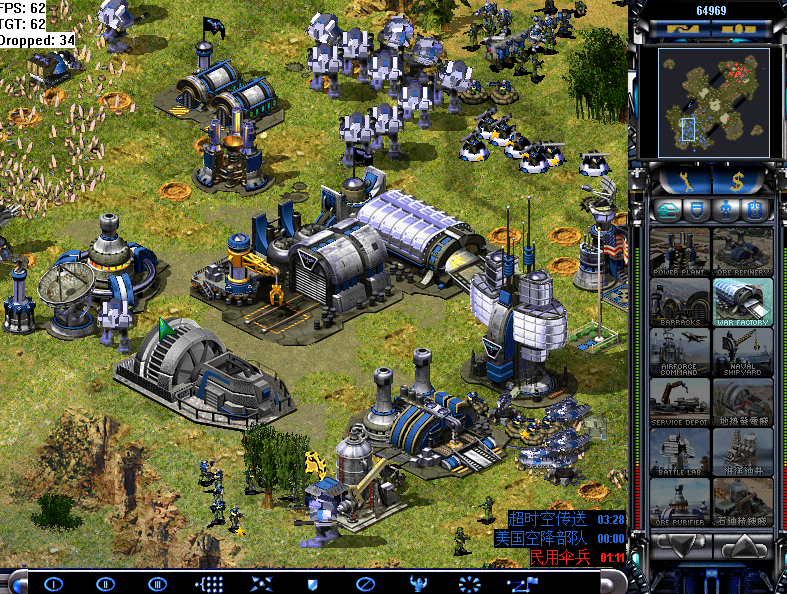
Task: Switch to the defenses shield tab
Action: (699, 209)
